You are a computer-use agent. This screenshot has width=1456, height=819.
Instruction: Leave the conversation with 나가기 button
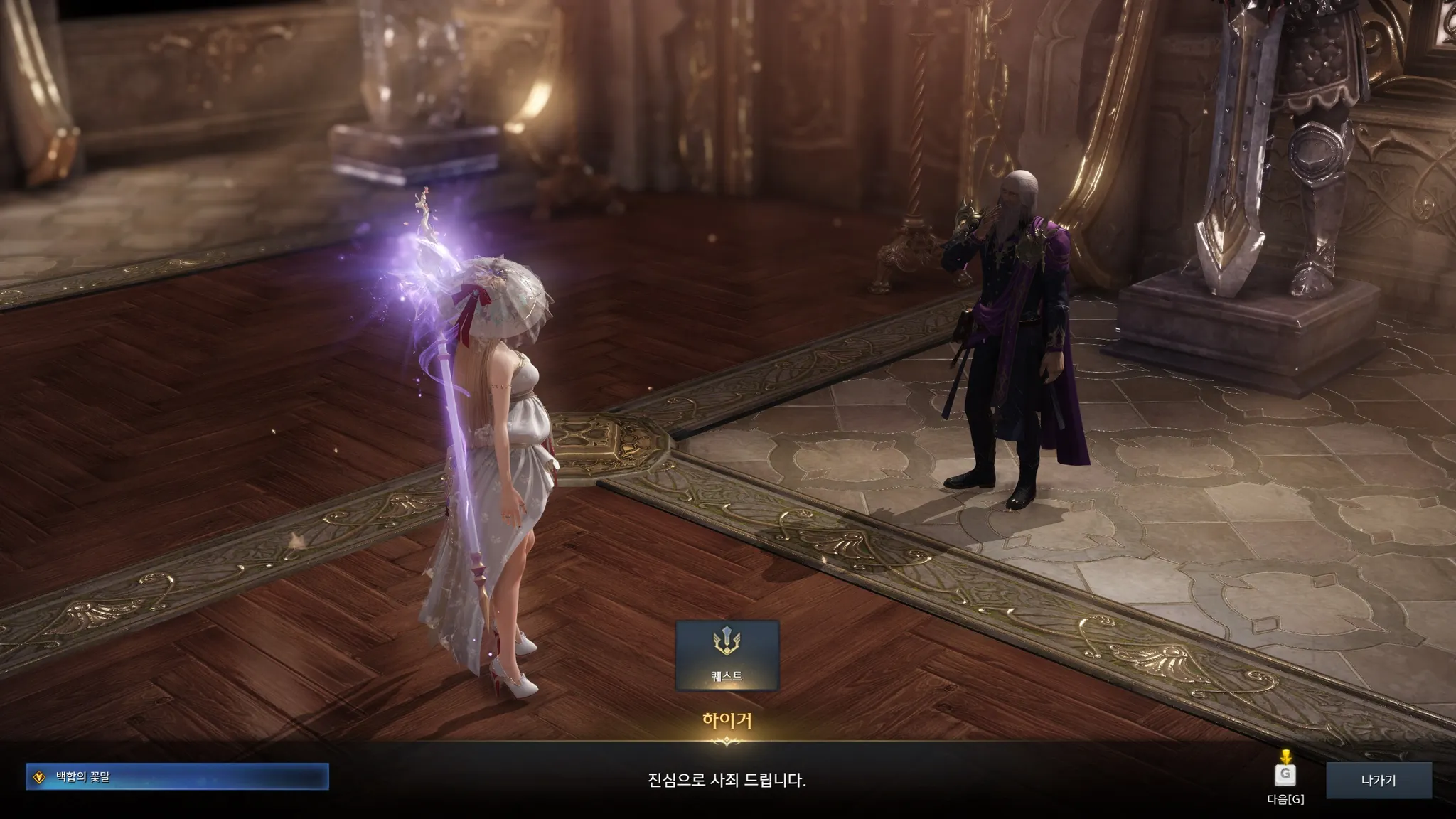click(x=1378, y=780)
